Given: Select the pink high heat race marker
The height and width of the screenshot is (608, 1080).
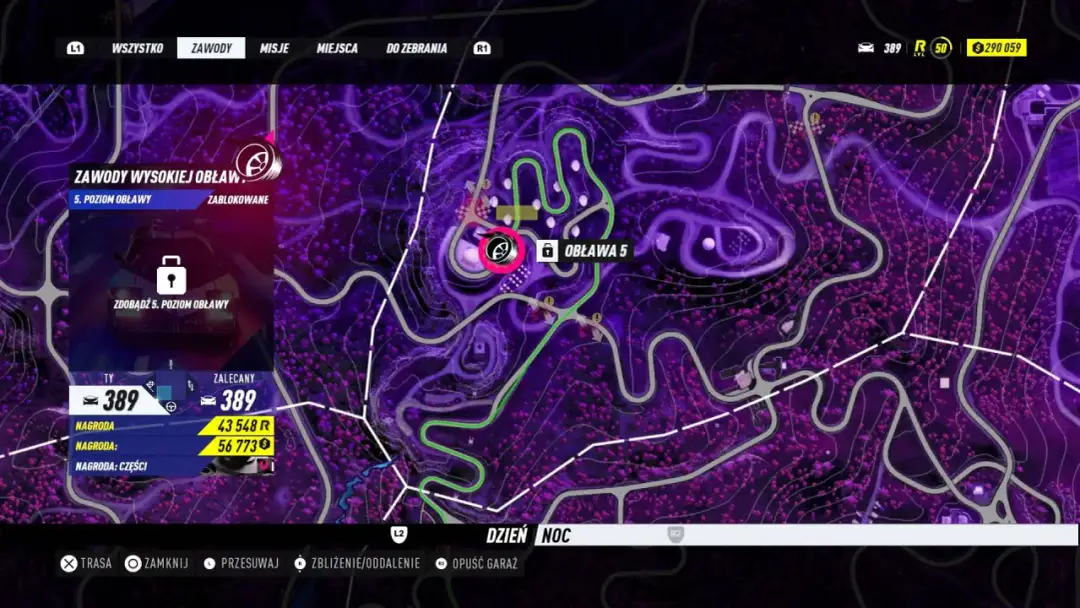Looking at the screenshot, I should pyautogui.click(x=502, y=250).
